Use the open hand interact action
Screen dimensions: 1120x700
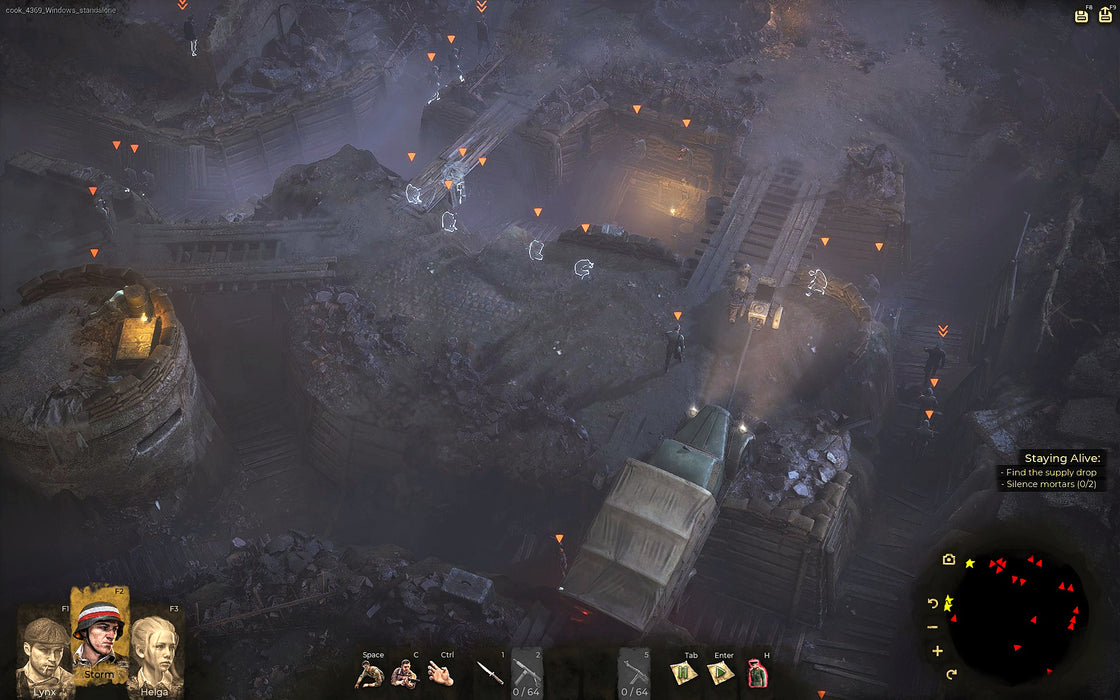coord(441,674)
